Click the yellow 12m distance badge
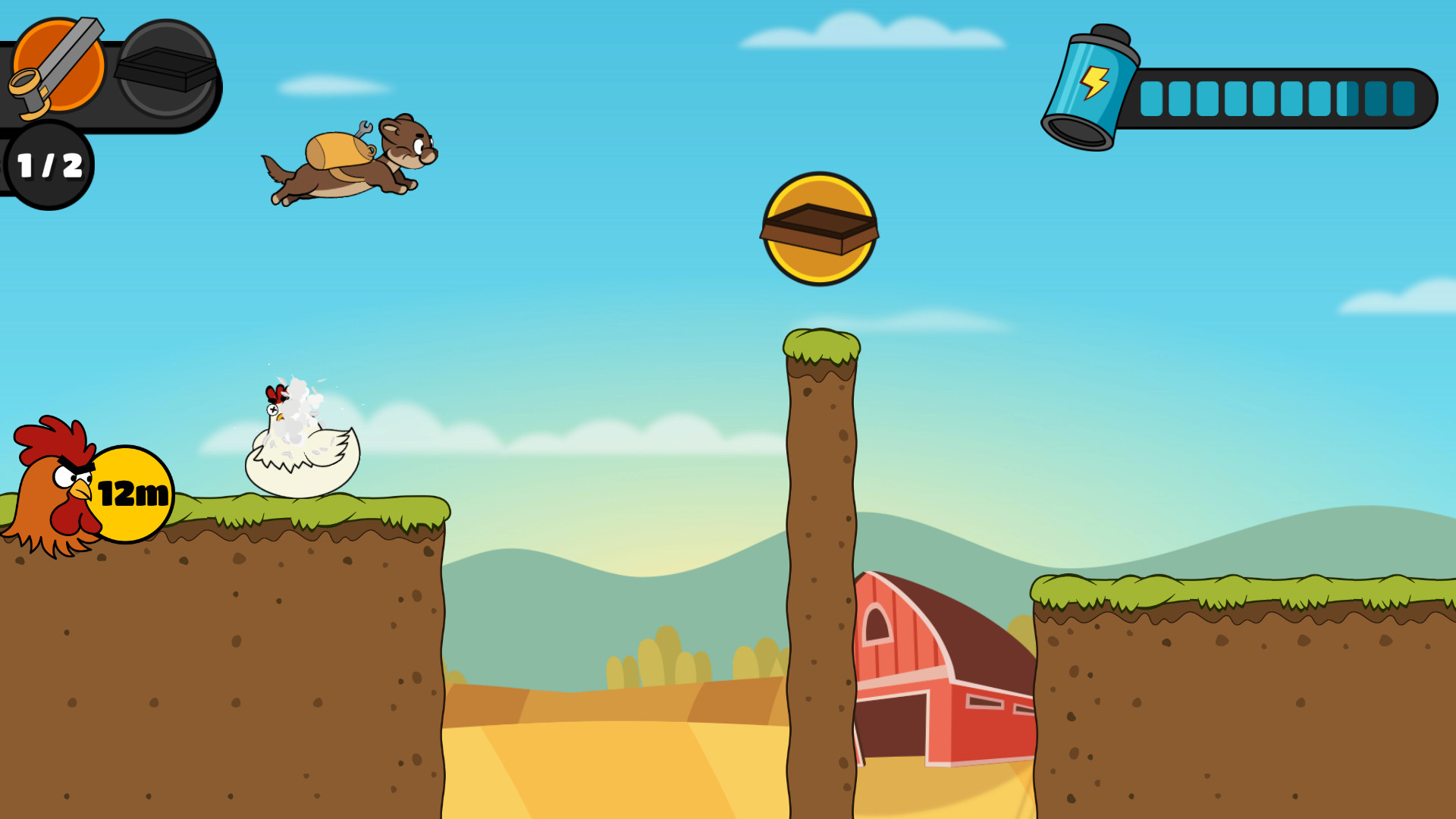The height and width of the screenshot is (819, 1456). (x=133, y=493)
